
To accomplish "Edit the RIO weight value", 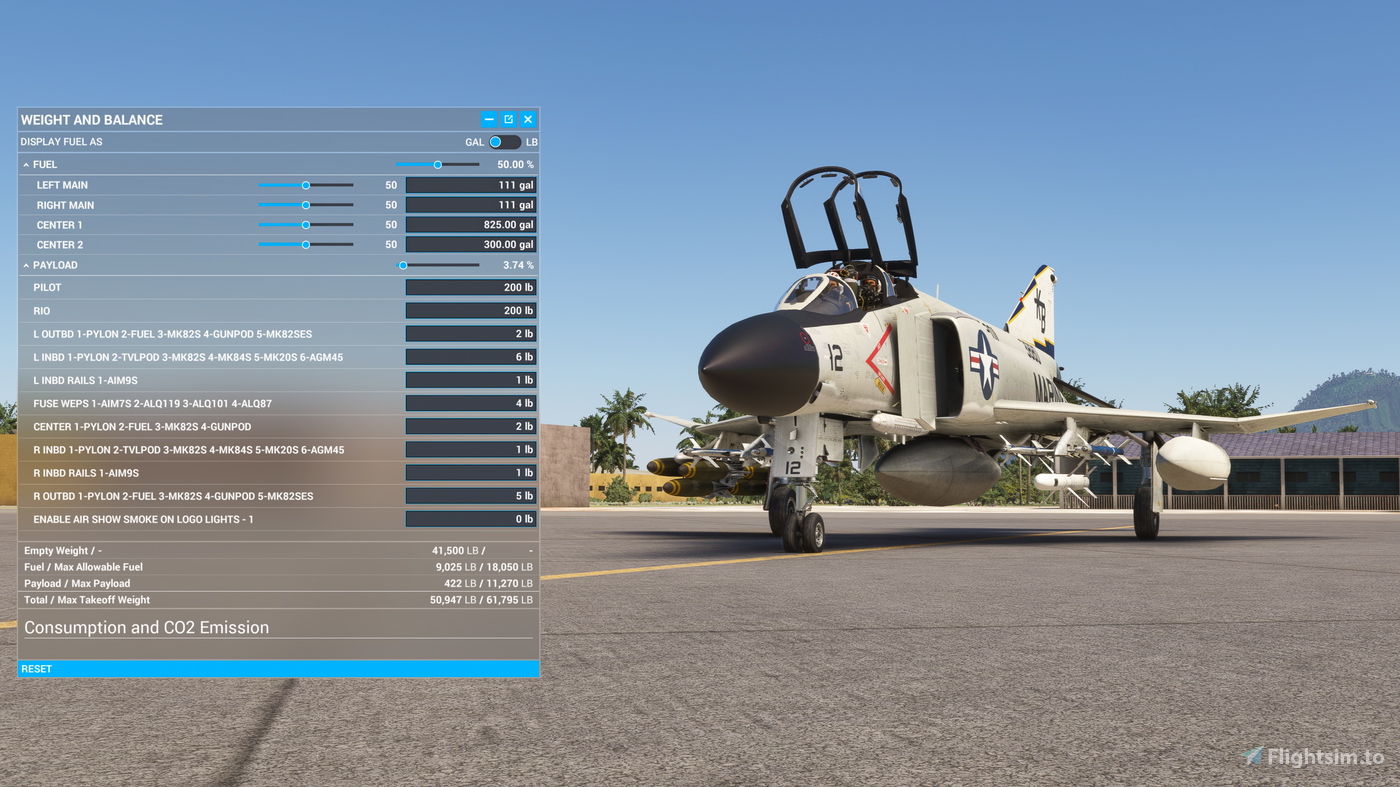I will pos(470,309).
